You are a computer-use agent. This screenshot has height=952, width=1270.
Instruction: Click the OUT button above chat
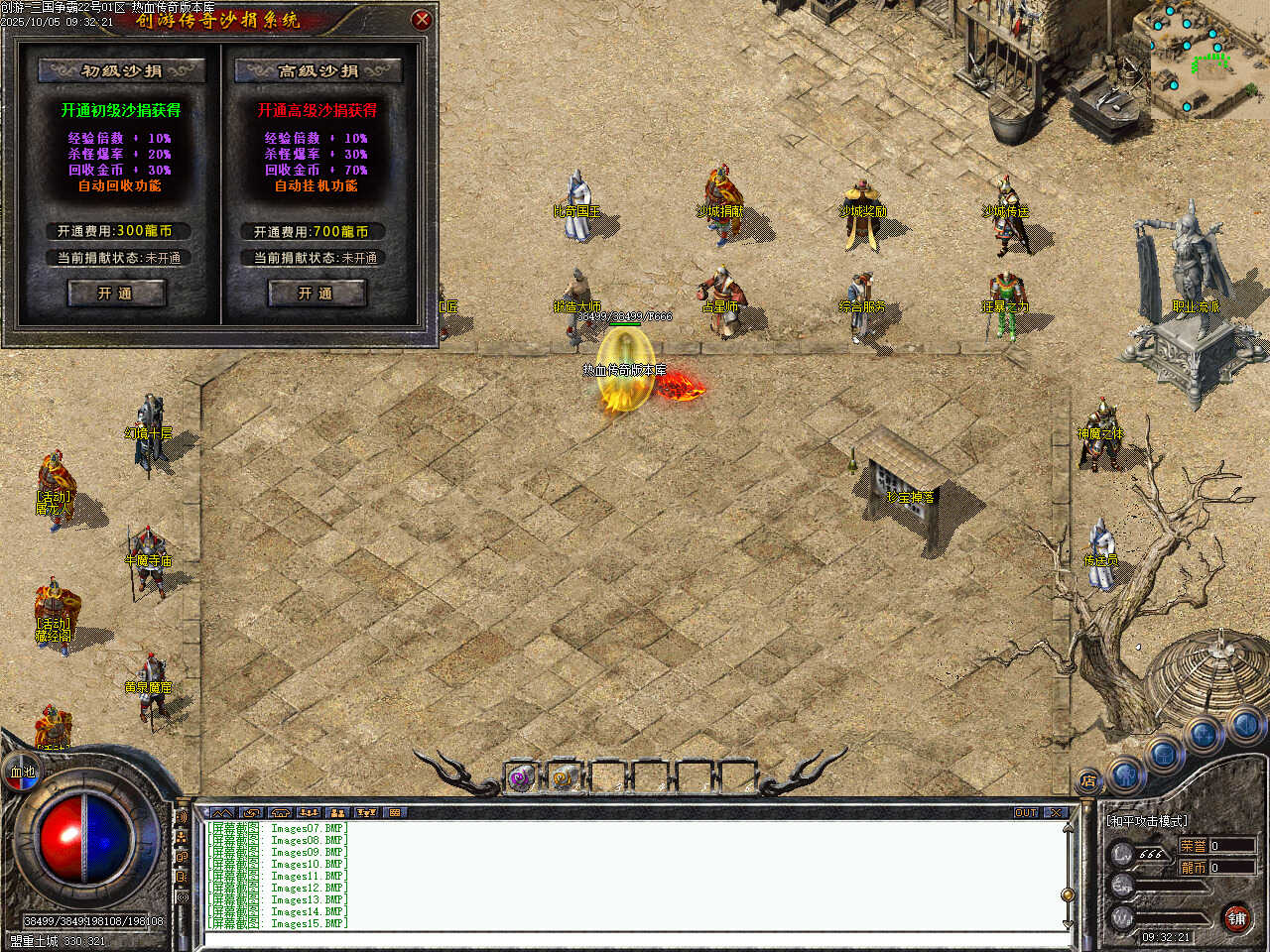1026,812
